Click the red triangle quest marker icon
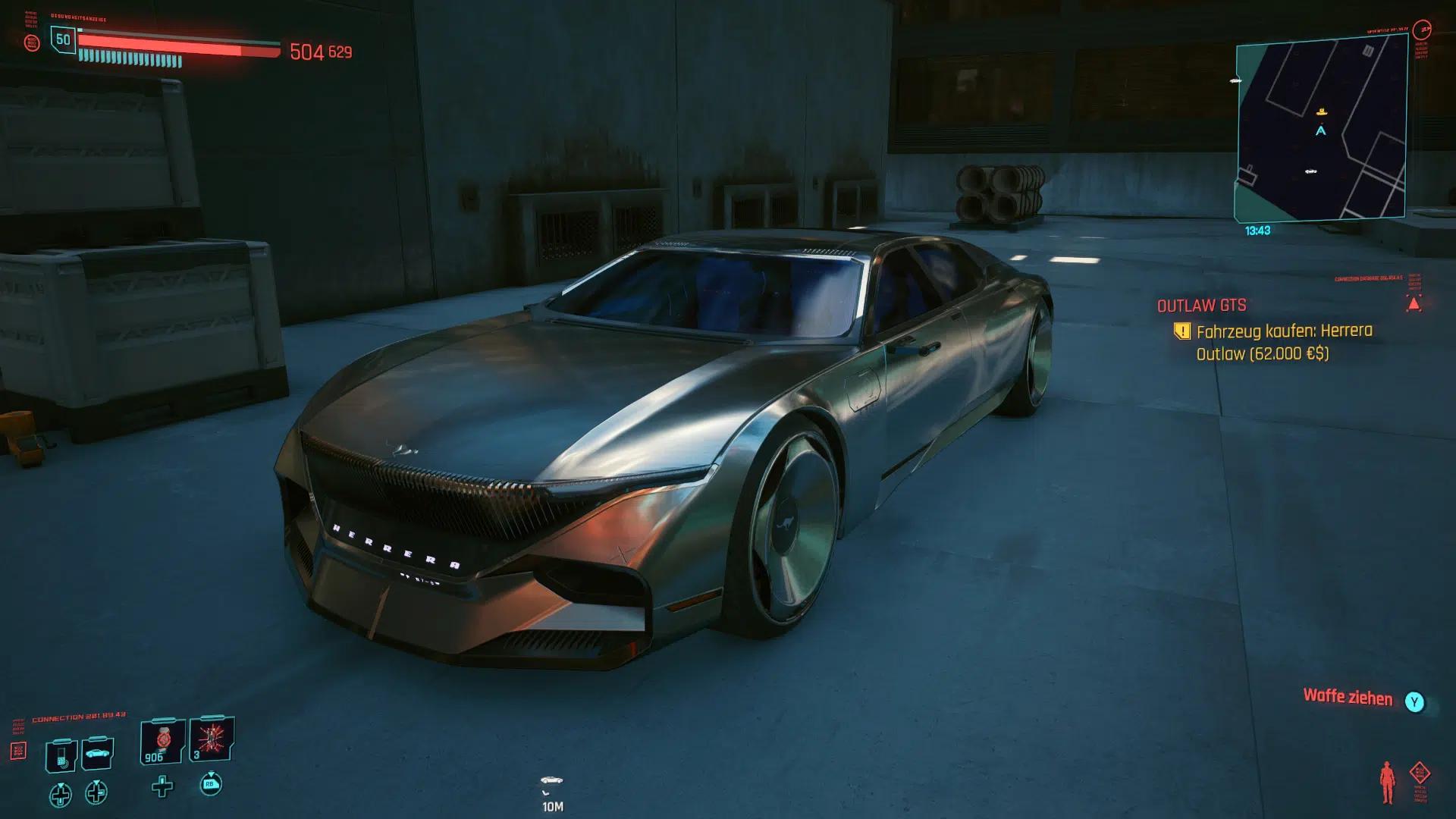The image size is (1456, 819). tap(1414, 304)
